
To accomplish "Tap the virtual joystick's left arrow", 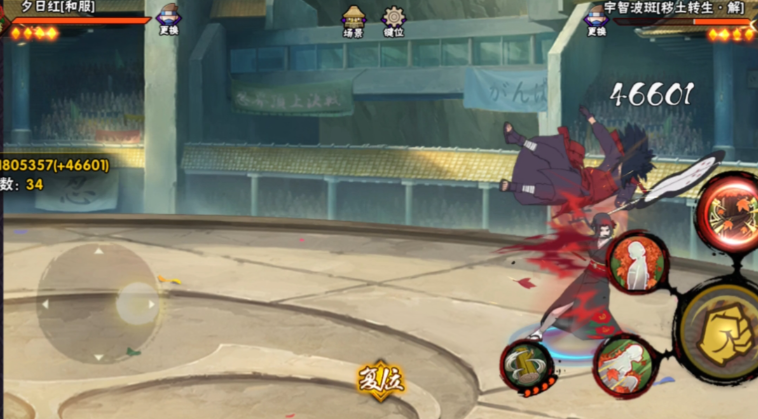I will click(x=44, y=304).
